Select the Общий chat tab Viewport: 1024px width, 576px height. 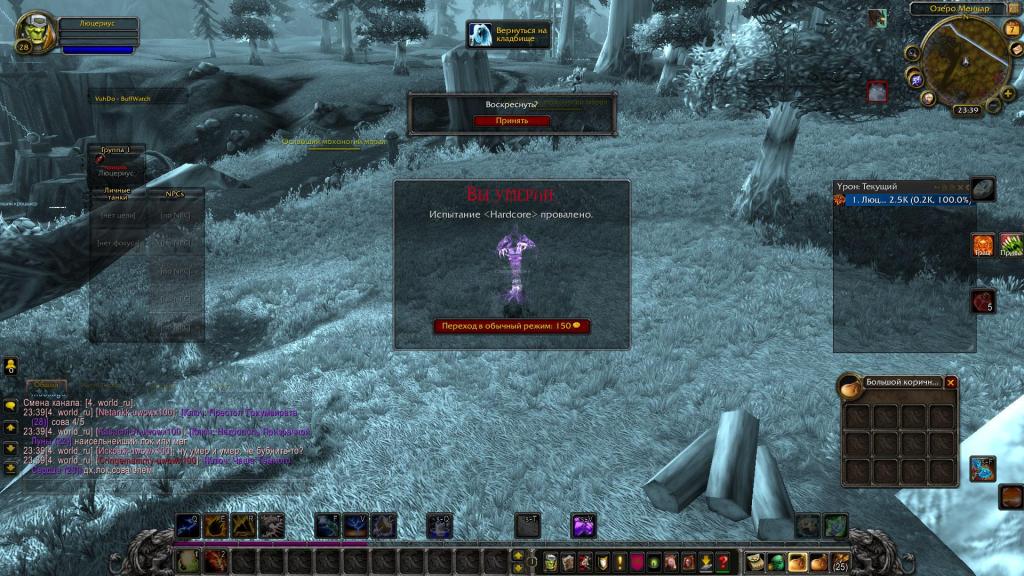click(x=45, y=385)
